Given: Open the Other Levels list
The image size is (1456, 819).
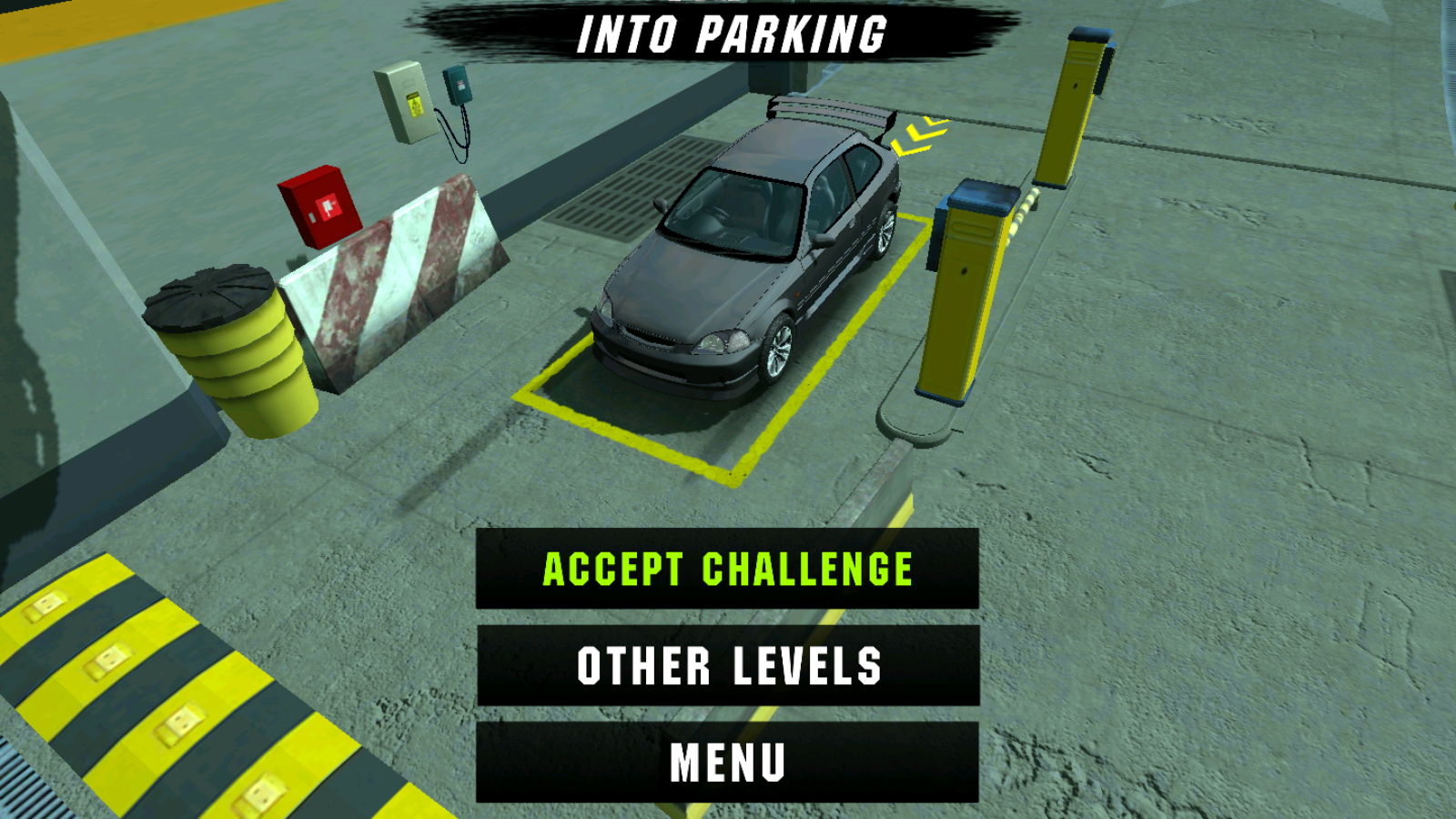Looking at the screenshot, I should click(x=727, y=665).
